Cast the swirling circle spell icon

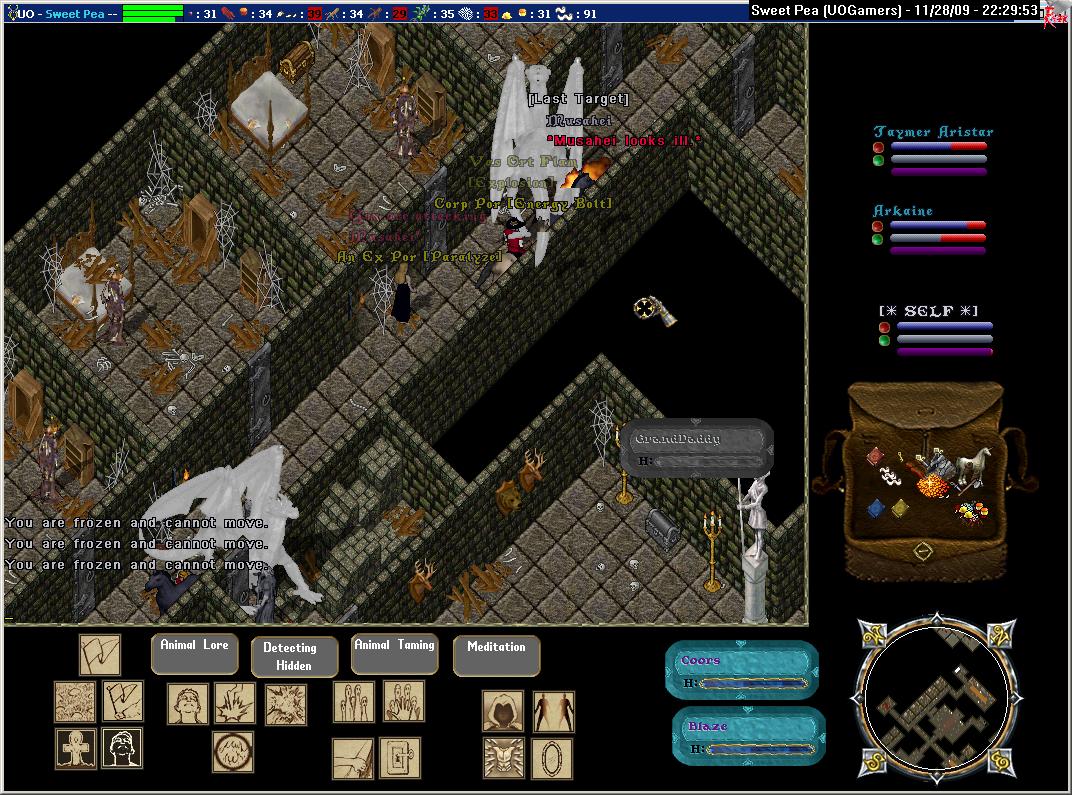(232, 752)
